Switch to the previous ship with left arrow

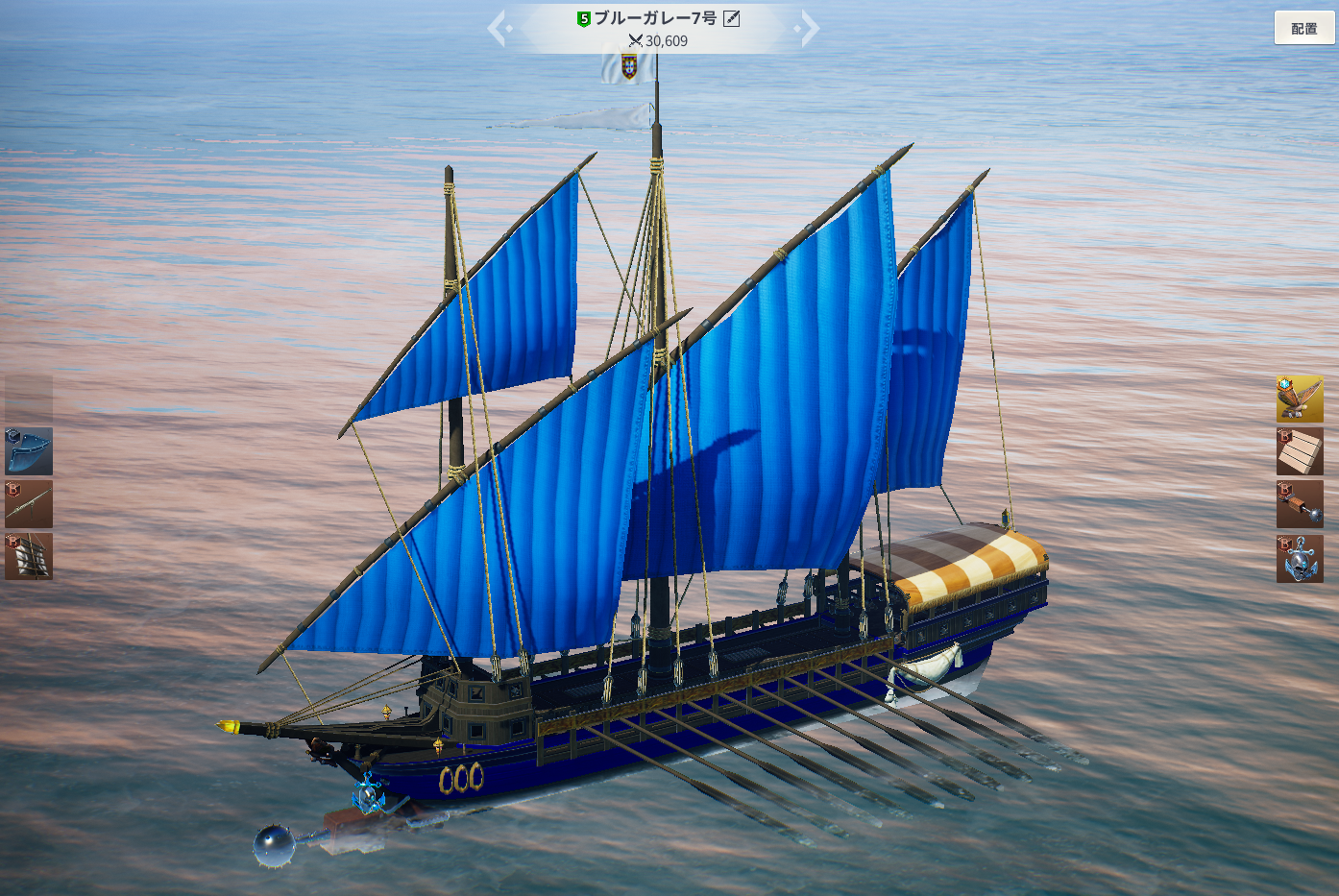[498, 29]
